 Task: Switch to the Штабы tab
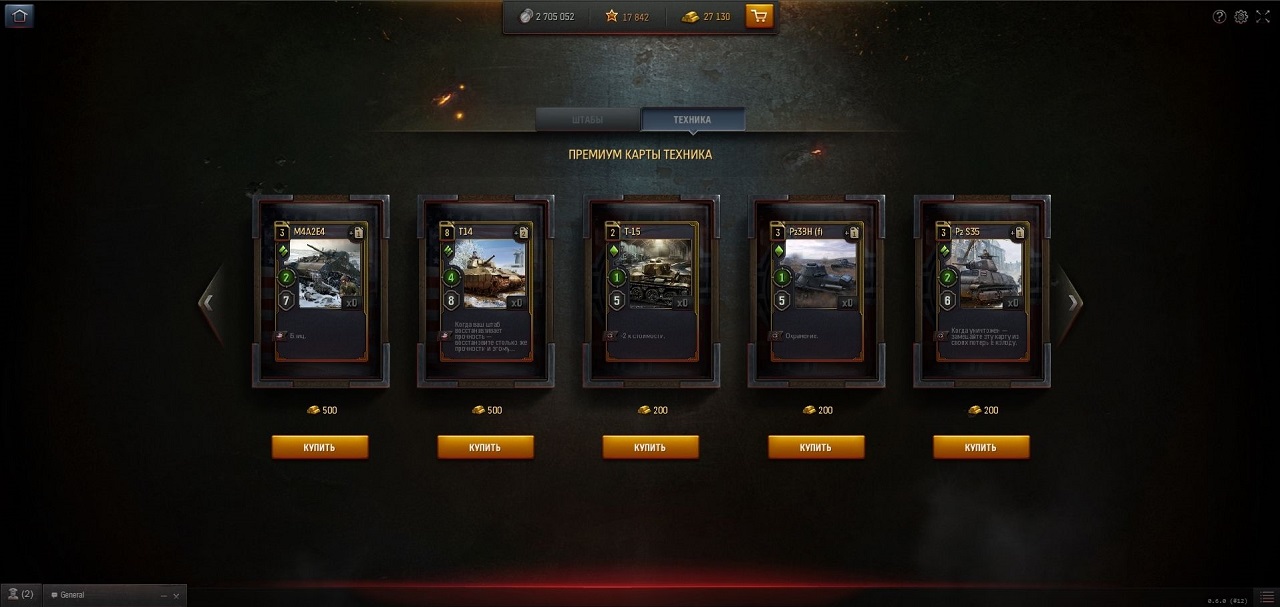pos(588,120)
